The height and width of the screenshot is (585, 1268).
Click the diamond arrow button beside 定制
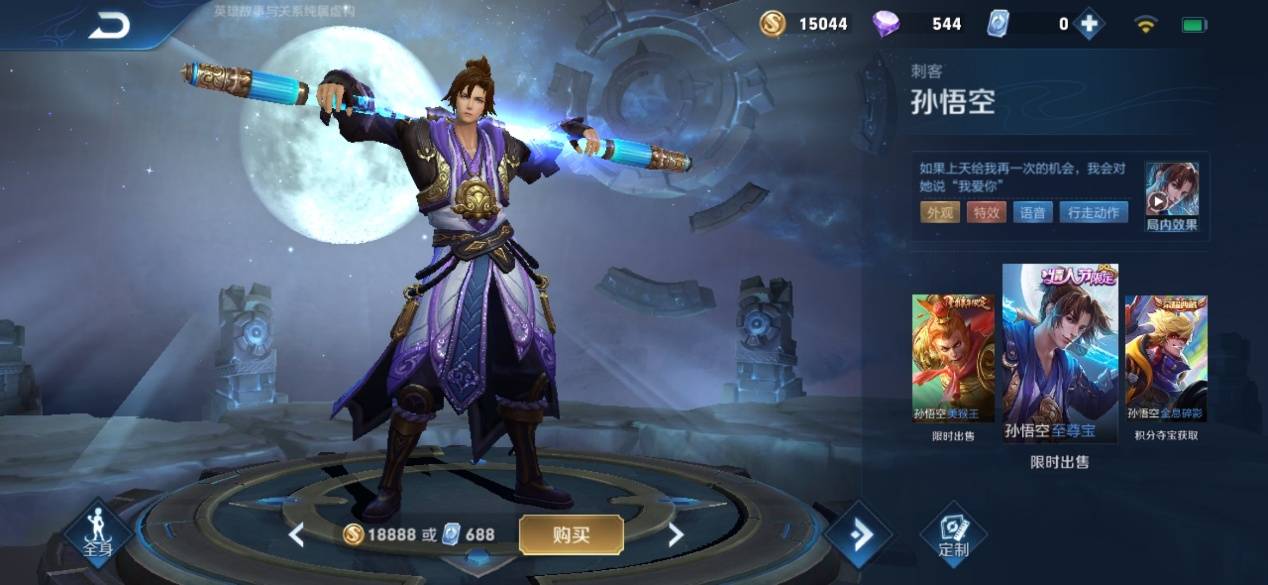(x=857, y=534)
